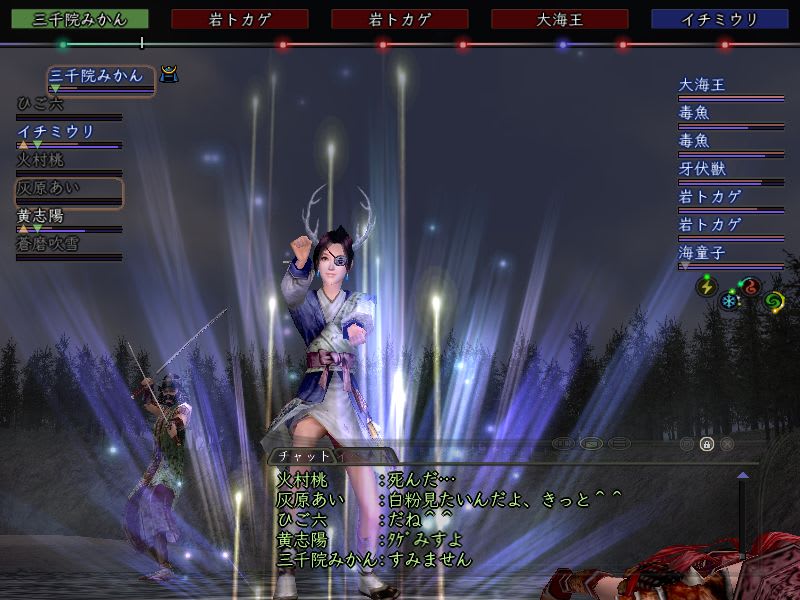
Task: Select the blue イチミウリ turn order box
Action: (x=719, y=19)
